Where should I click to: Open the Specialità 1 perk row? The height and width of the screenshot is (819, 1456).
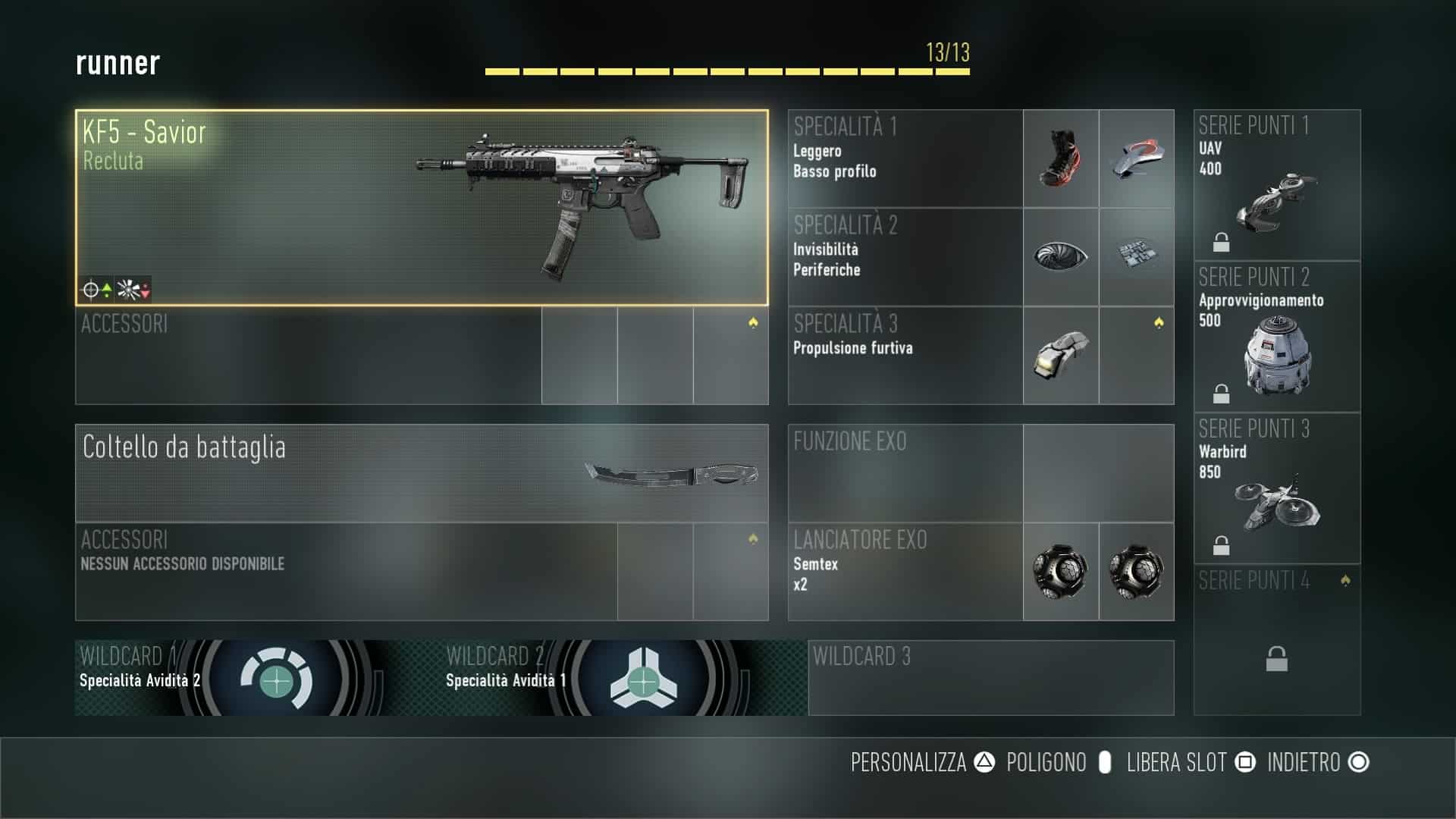coord(905,158)
